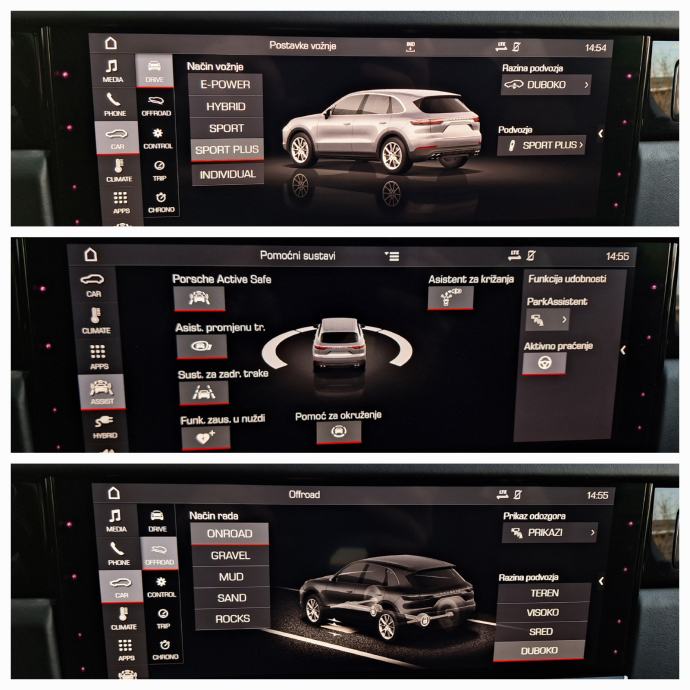Select the MUD mode
This screenshot has width=690, height=690.
pos(230,577)
